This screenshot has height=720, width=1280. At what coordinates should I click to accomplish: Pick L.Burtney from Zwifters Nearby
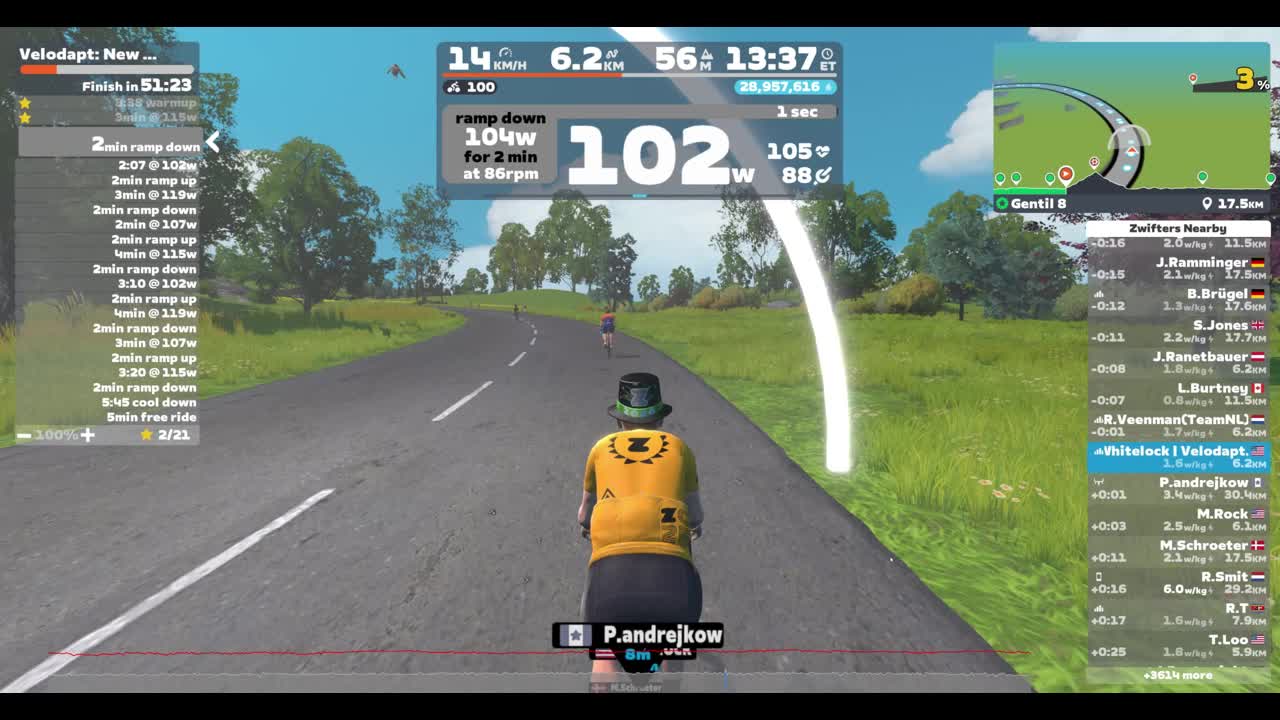(1178, 393)
